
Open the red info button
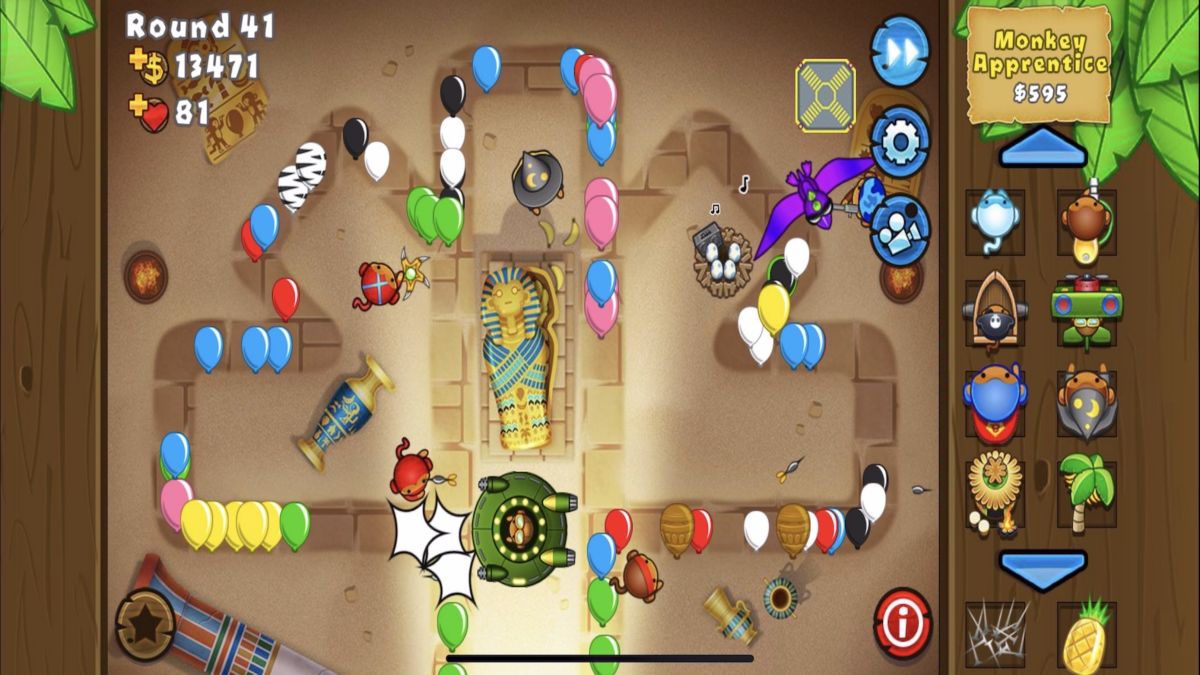tap(902, 623)
